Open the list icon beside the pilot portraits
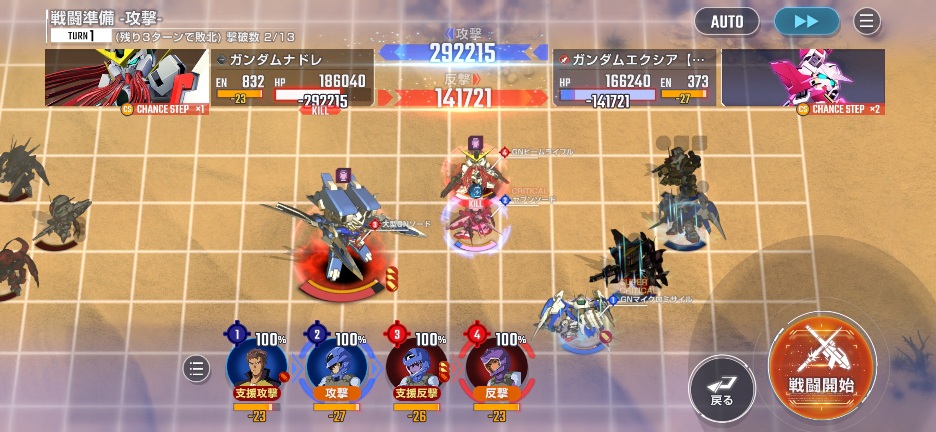Image resolution: width=936 pixels, height=432 pixels. tap(197, 369)
